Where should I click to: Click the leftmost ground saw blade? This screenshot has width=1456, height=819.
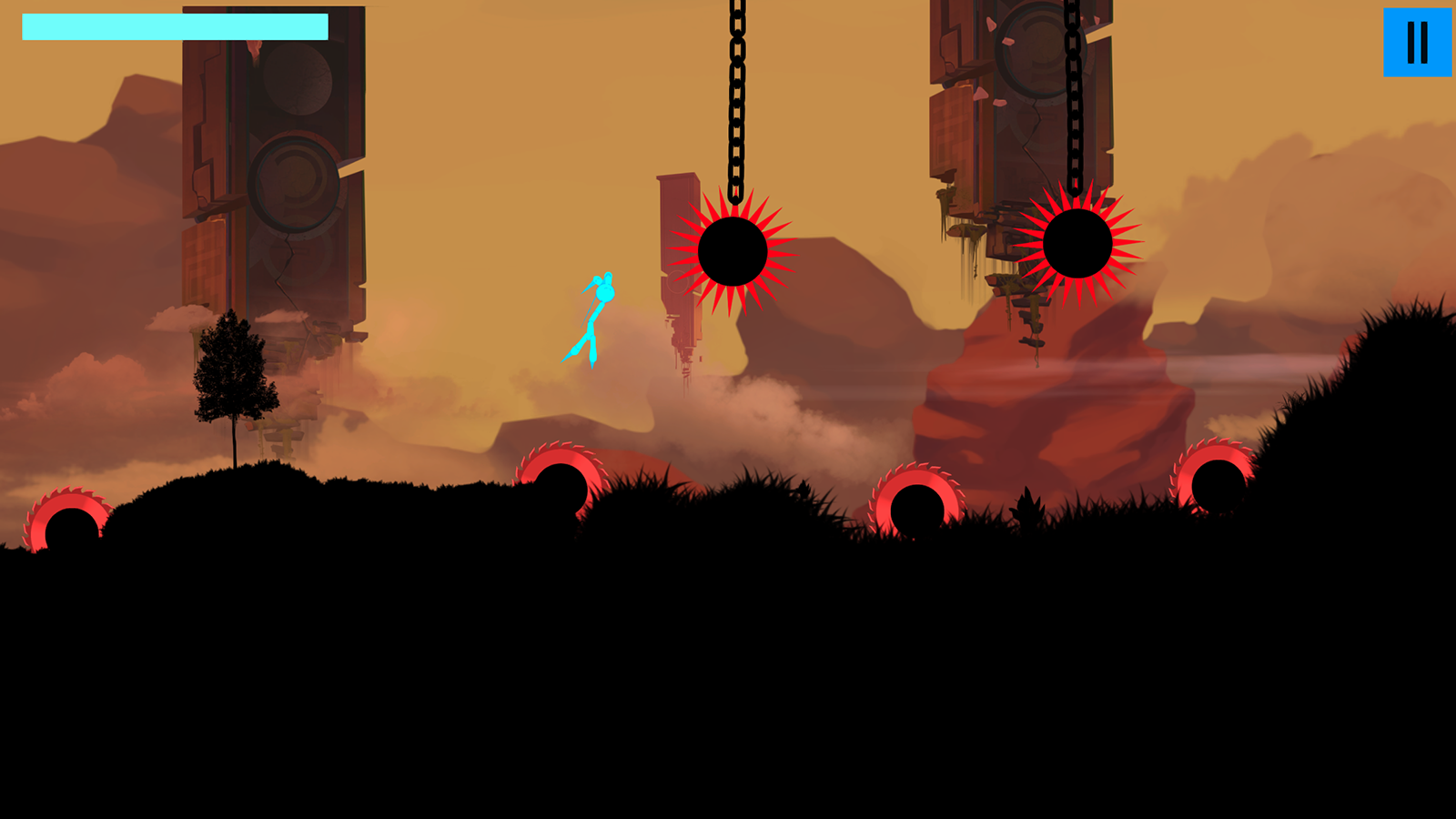(68, 519)
